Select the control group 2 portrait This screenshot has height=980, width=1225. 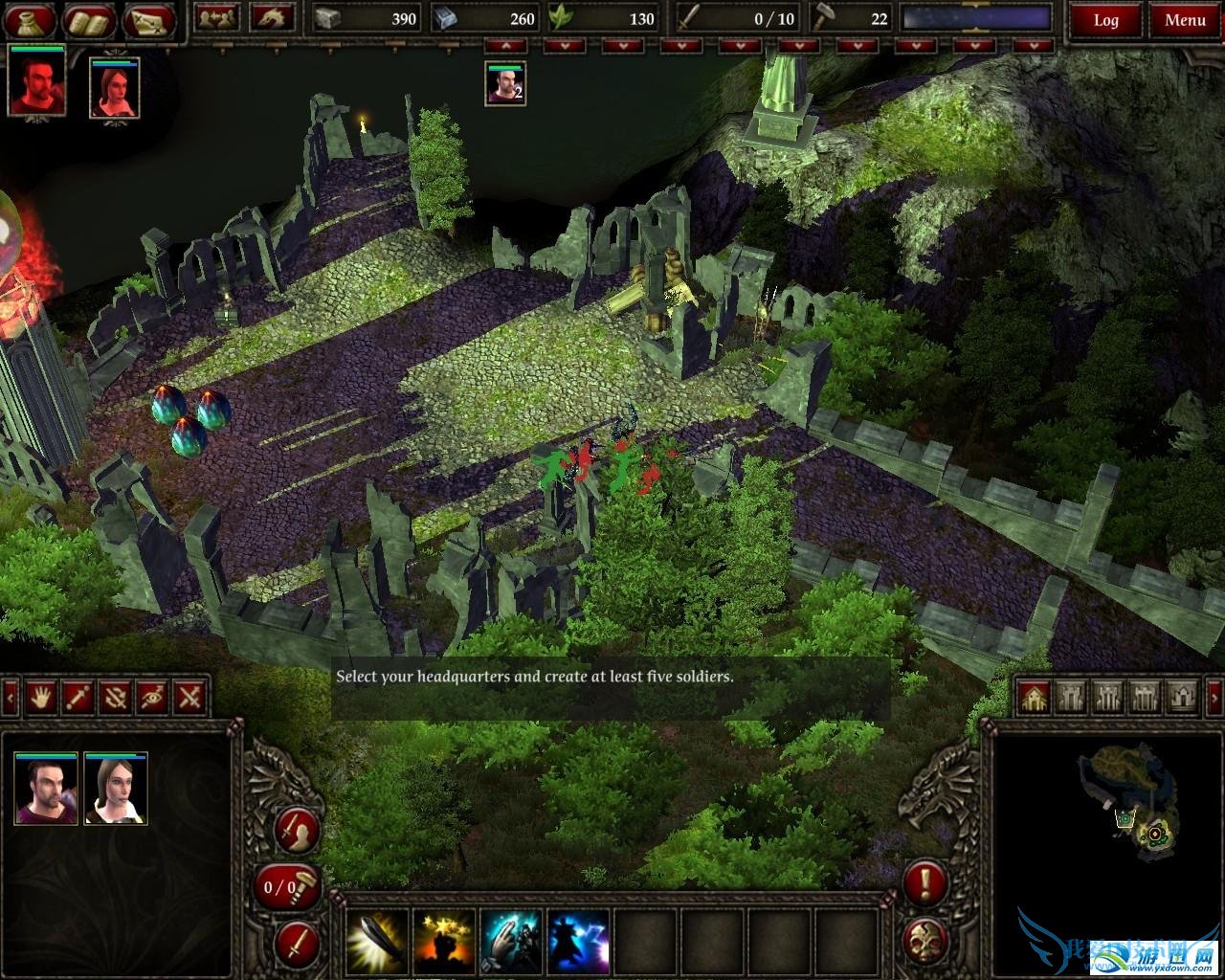click(x=505, y=83)
